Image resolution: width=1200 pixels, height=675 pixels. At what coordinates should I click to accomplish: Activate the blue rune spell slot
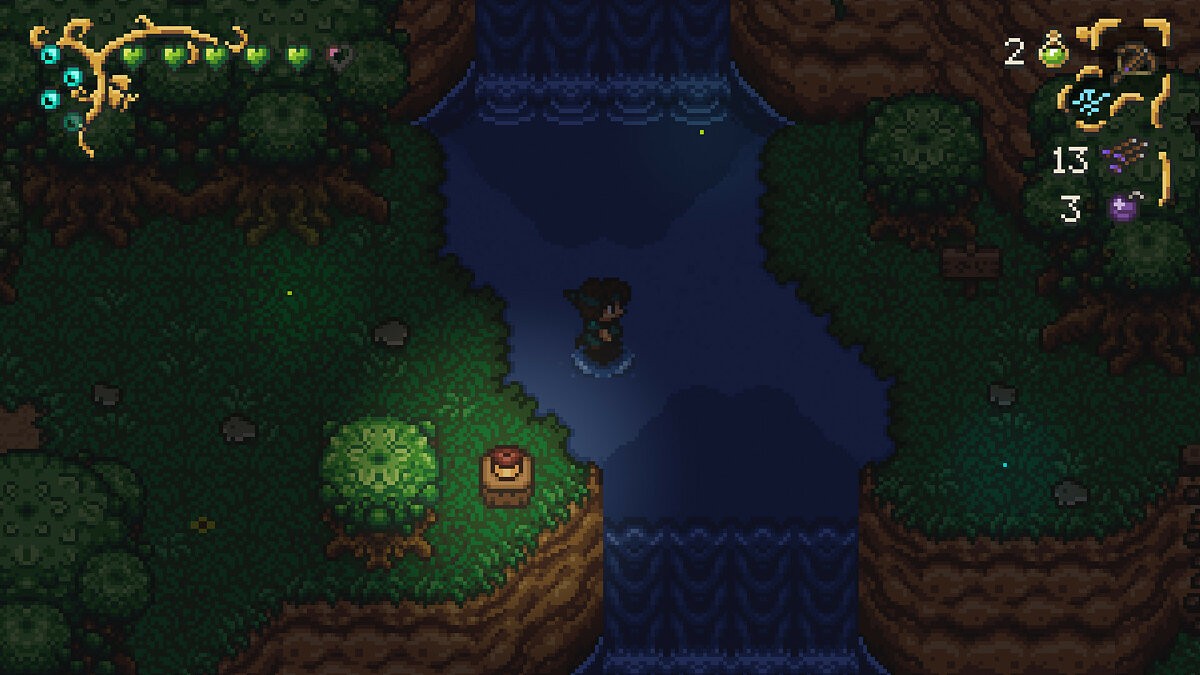click(1088, 101)
